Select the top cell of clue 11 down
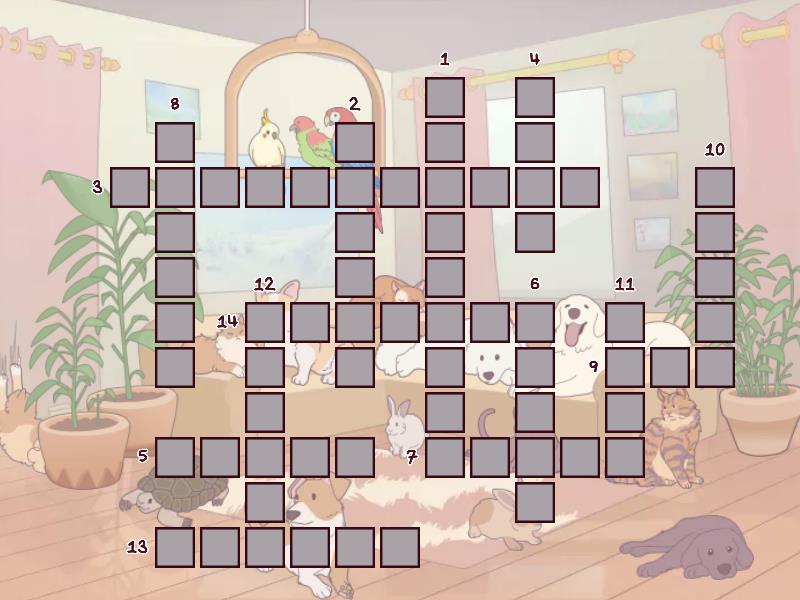800x600 pixels. pos(625,322)
